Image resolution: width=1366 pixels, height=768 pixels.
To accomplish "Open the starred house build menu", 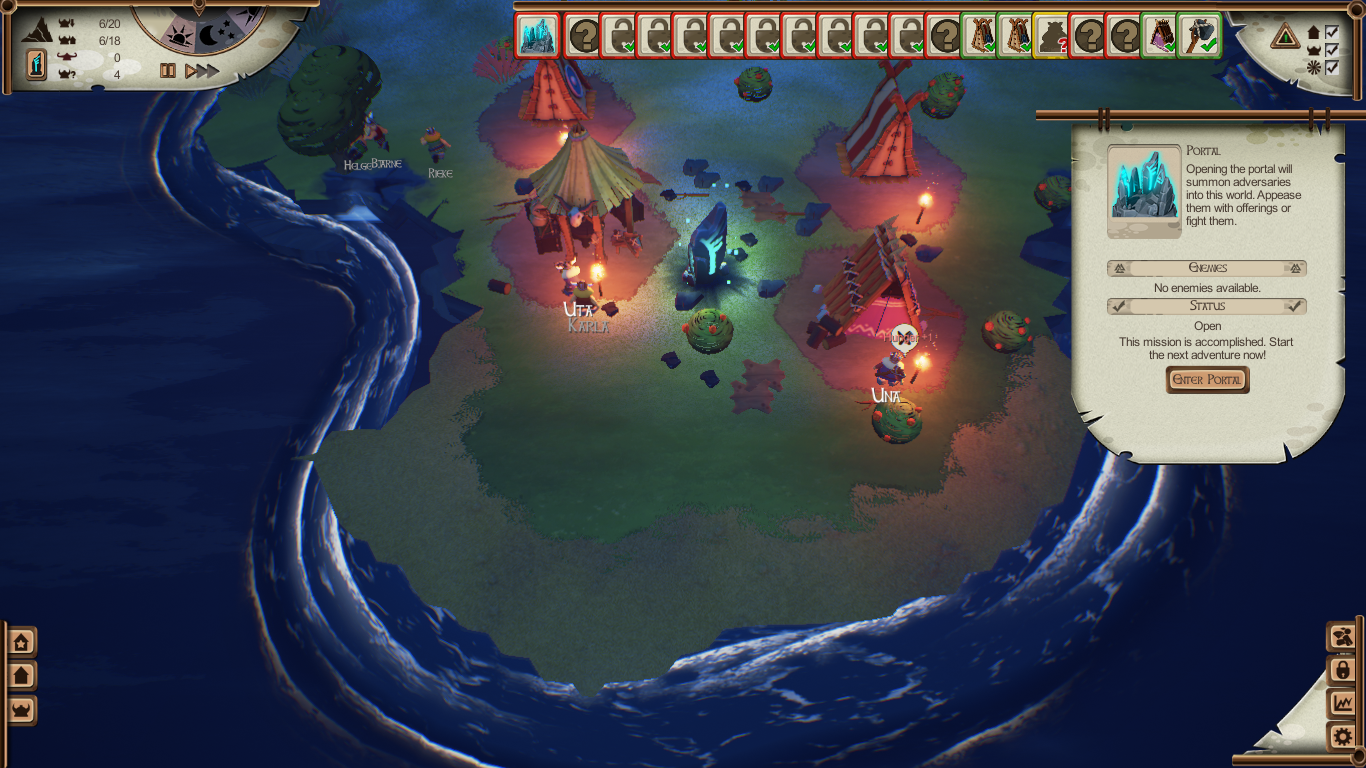I will [x=21, y=642].
